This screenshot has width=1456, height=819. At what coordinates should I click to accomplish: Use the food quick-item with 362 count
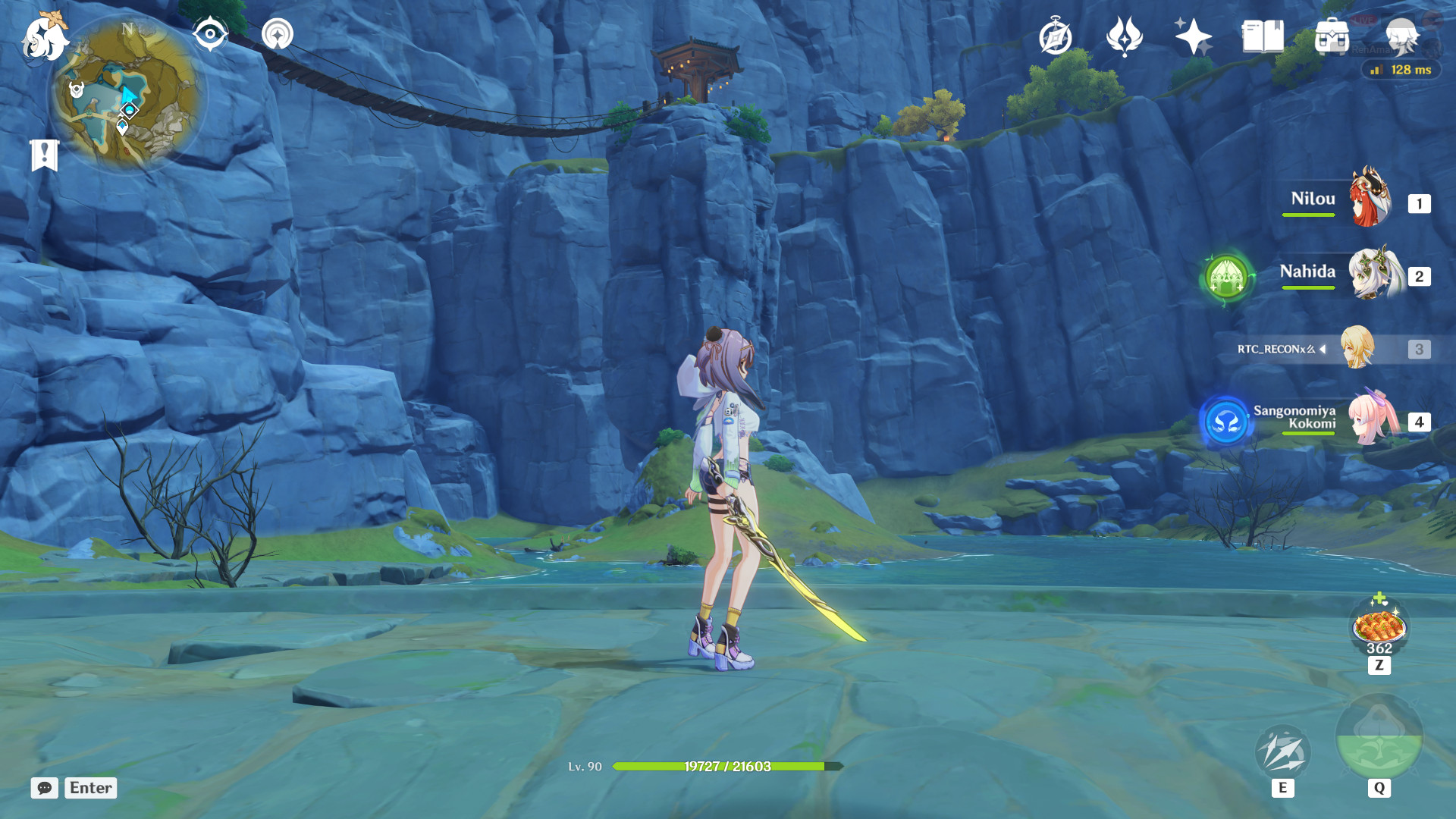(1379, 627)
